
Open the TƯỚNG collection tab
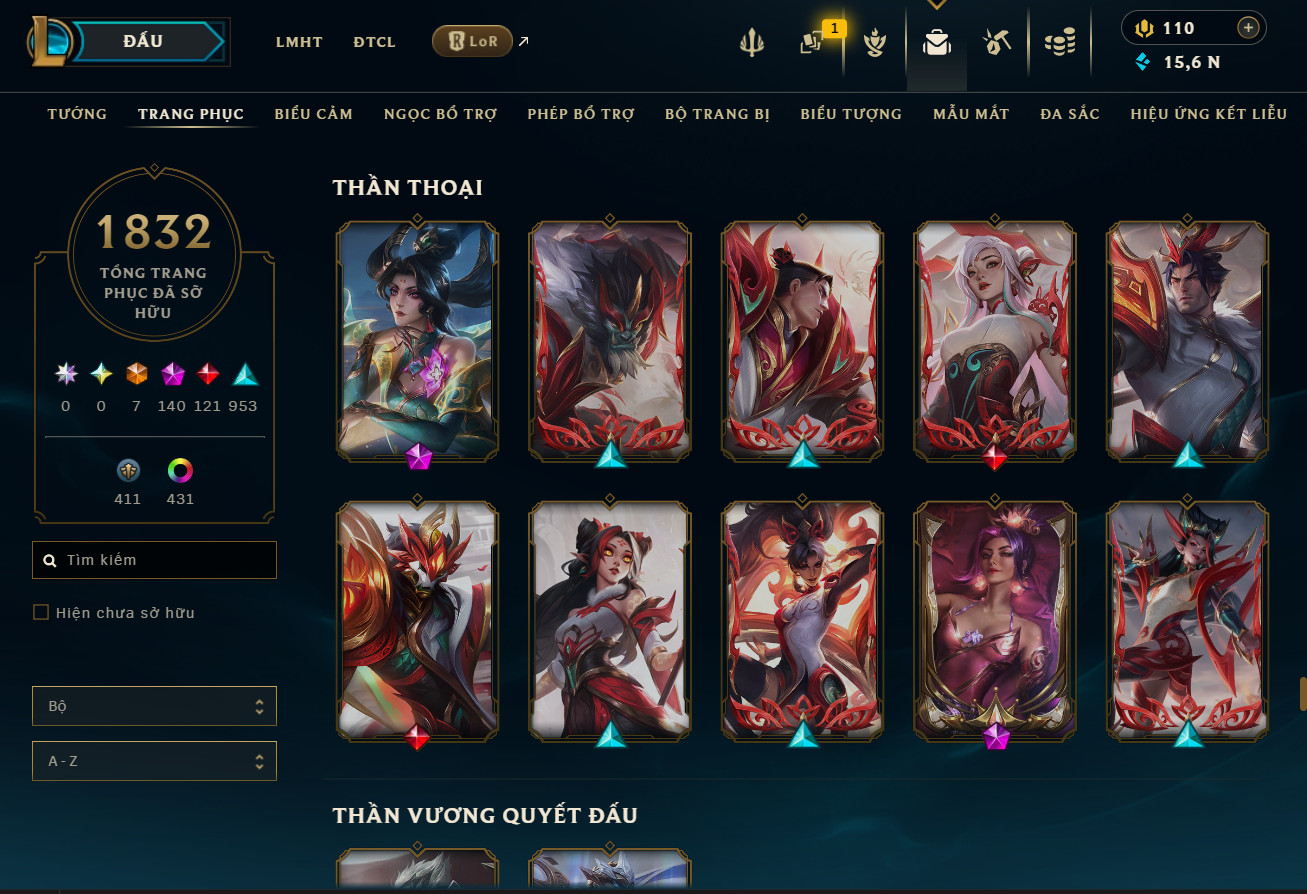[x=77, y=114]
